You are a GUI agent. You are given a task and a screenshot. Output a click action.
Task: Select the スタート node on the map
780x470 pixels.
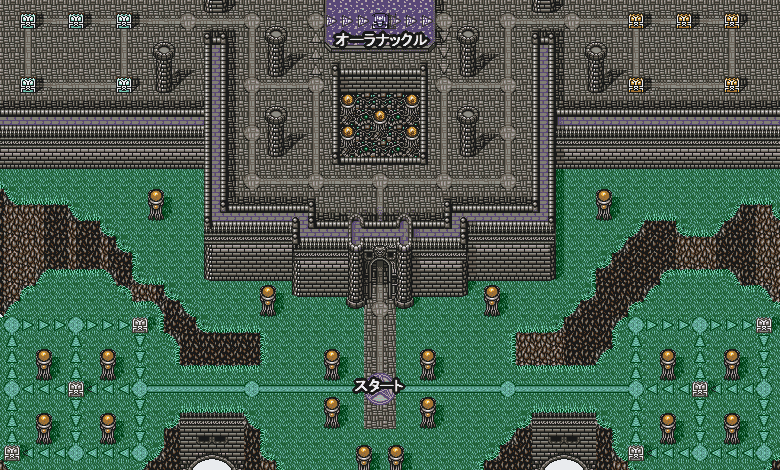pos(379,388)
